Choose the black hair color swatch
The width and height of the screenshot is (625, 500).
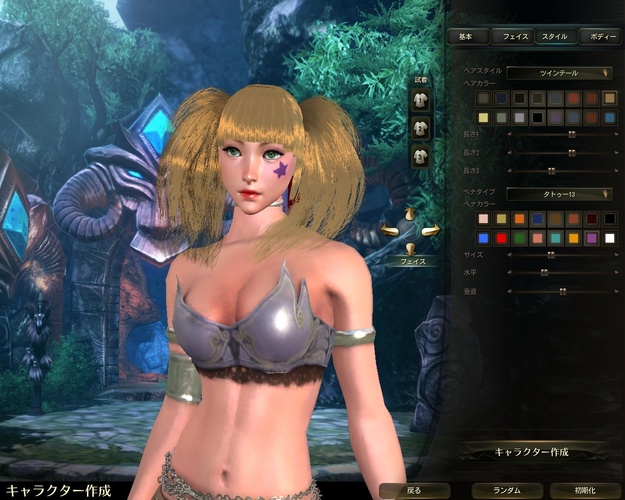(x=536, y=117)
